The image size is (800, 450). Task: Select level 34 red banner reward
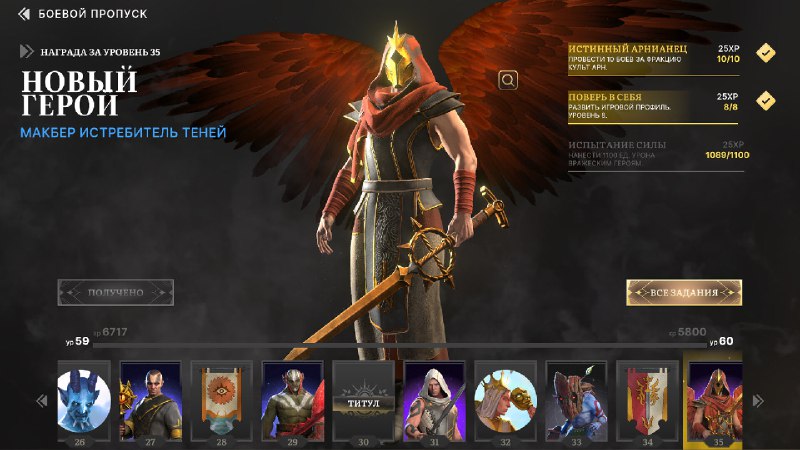(648, 398)
